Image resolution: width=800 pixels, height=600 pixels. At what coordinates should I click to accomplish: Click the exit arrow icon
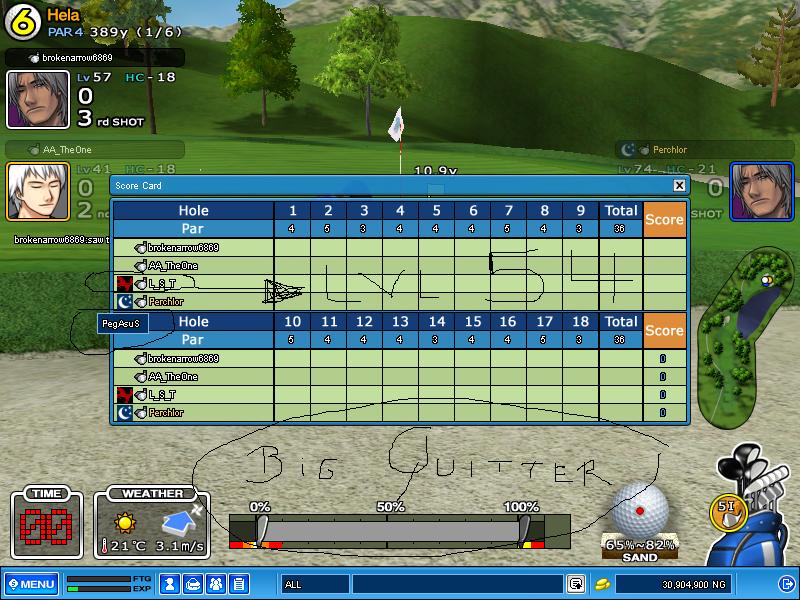785,583
